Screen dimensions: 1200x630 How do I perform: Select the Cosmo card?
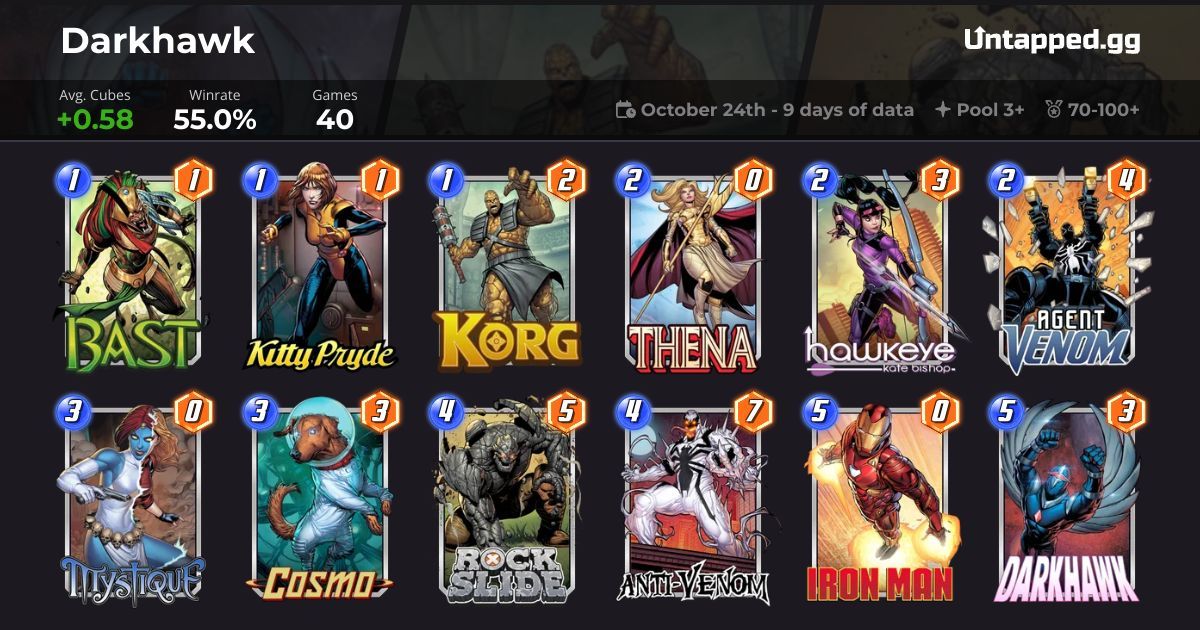[x=319, y=505]
